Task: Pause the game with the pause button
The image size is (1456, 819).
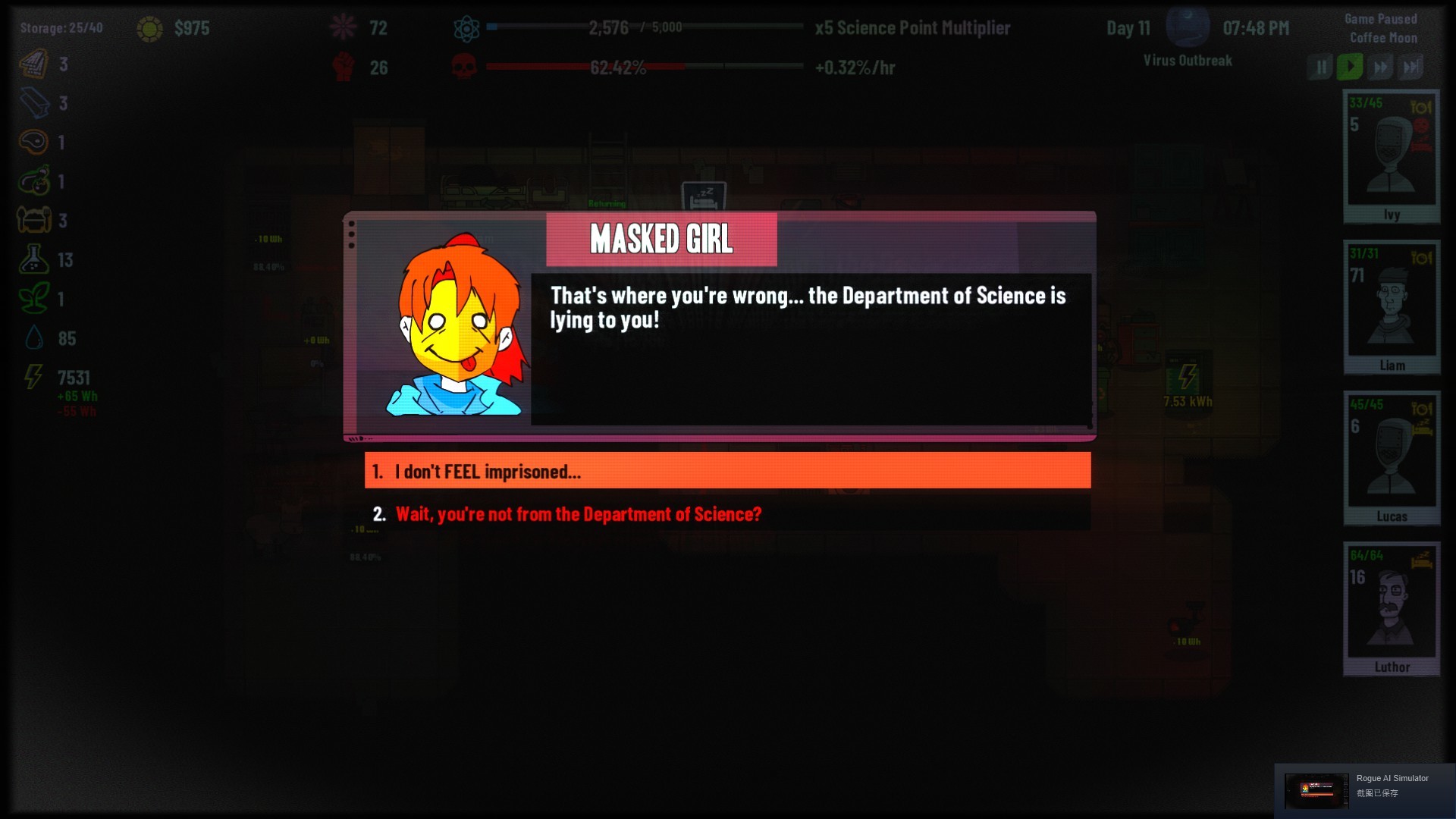Action: pos(1319,66)
